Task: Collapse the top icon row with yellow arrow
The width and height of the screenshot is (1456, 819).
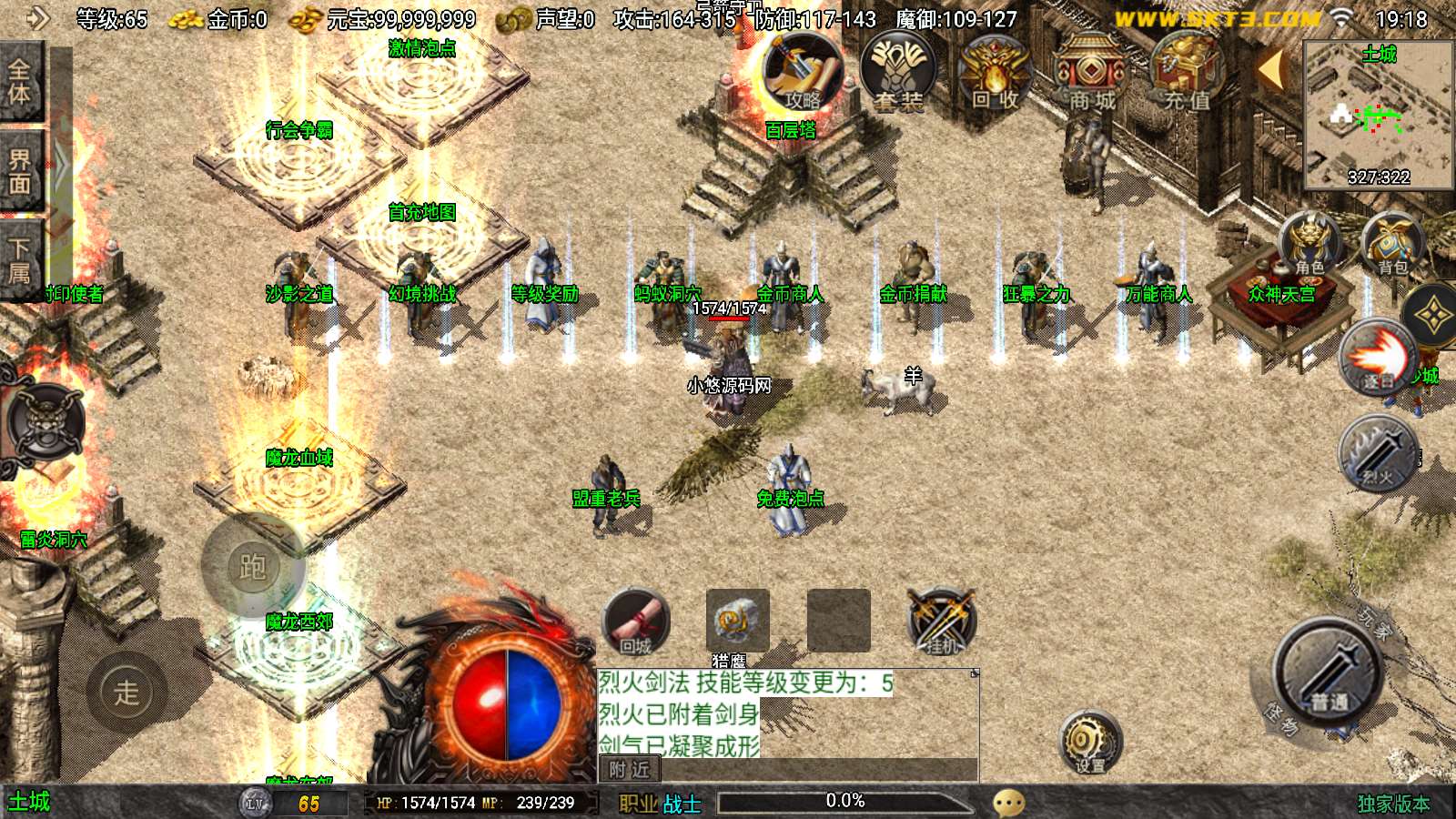Action: (x=1271, y=69)
